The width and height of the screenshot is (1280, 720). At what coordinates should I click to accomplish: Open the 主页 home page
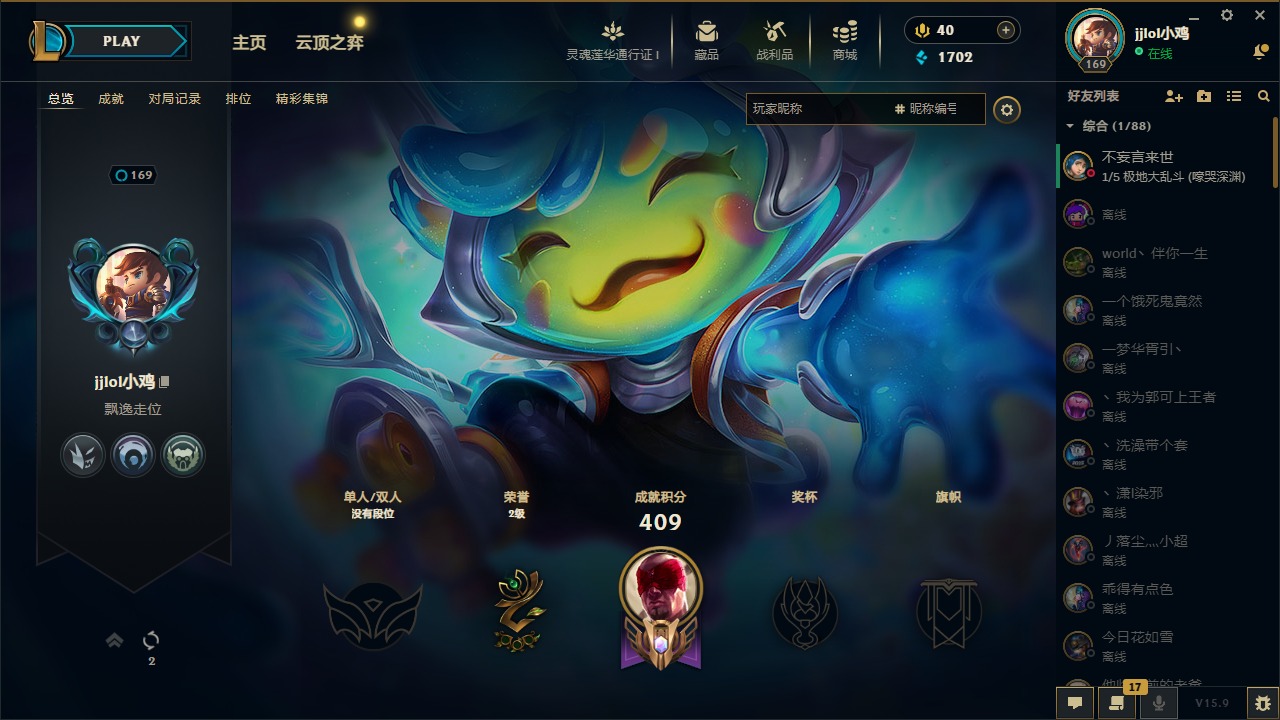(249, 43)
